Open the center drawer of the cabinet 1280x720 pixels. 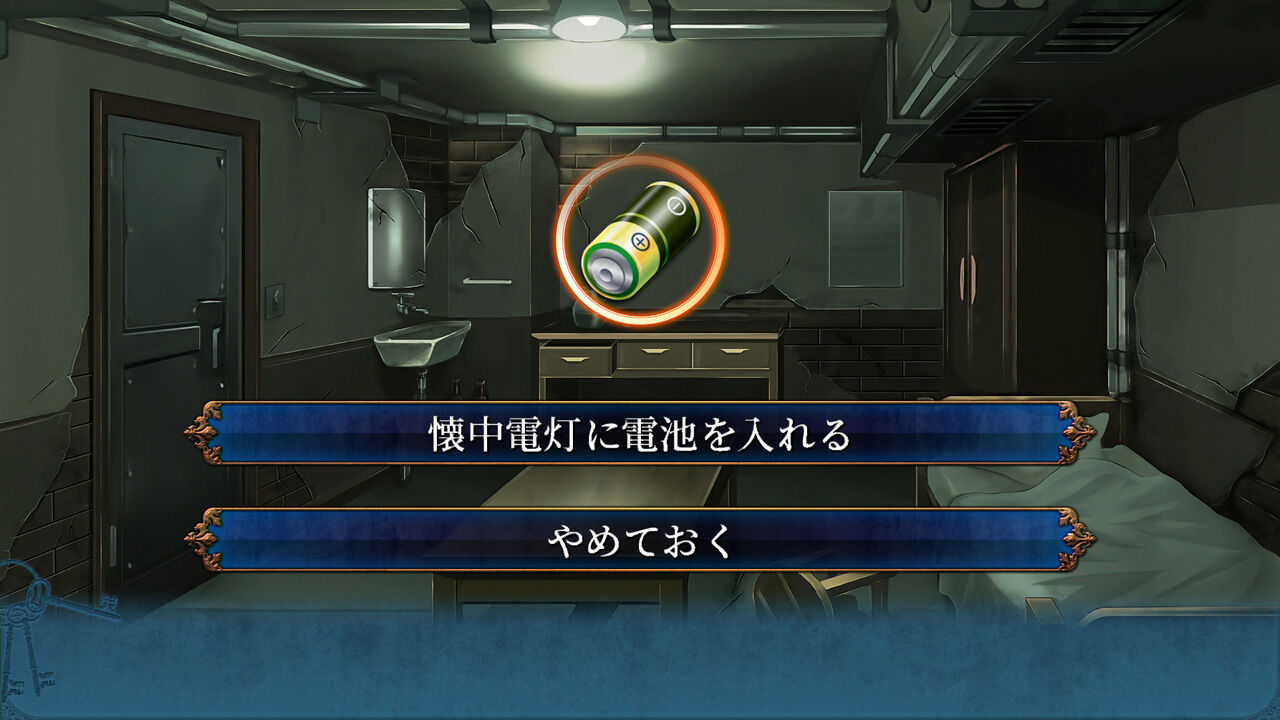(x=655, y=350)
